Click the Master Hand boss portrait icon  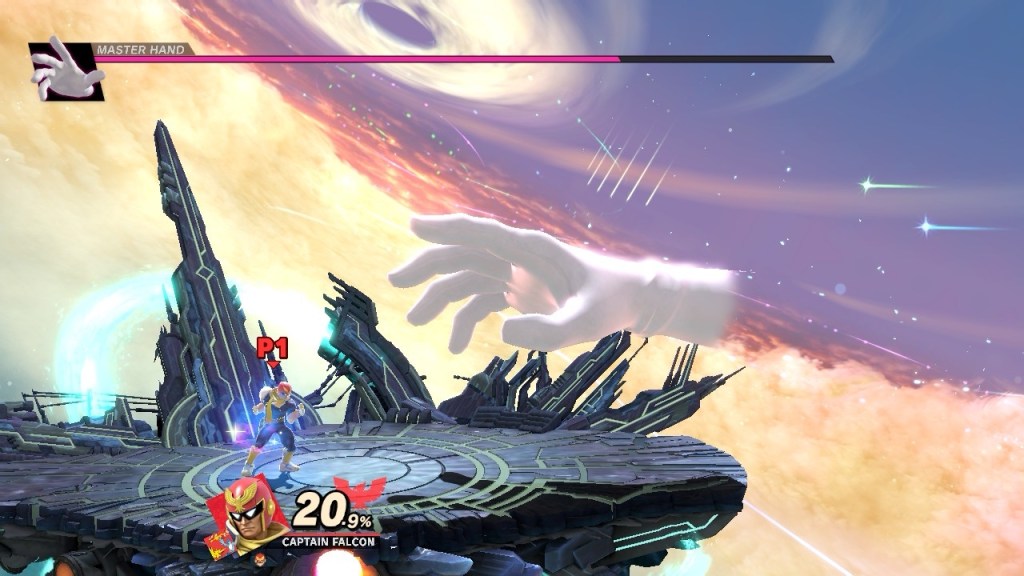coord(64,69)
